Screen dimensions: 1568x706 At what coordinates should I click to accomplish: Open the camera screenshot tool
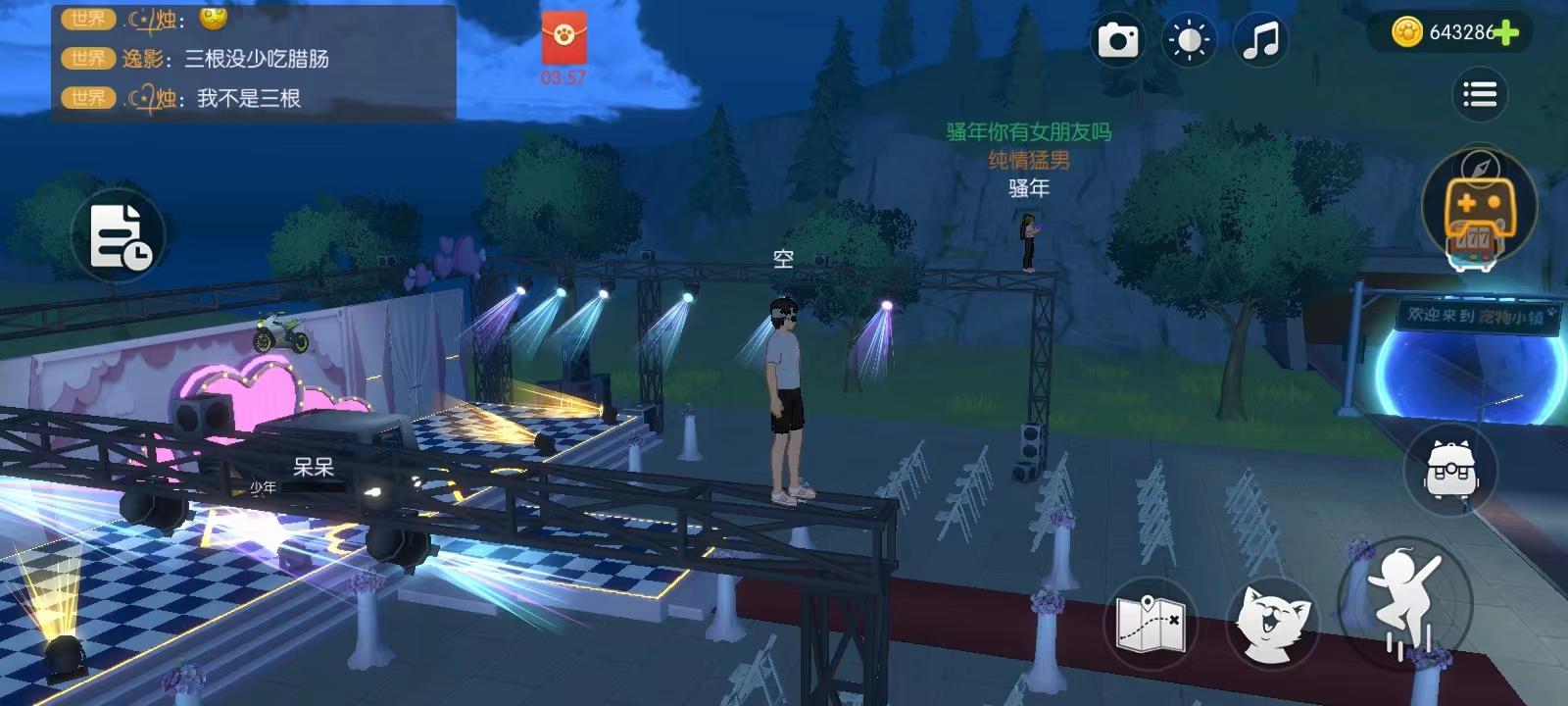coord(1118,40)
